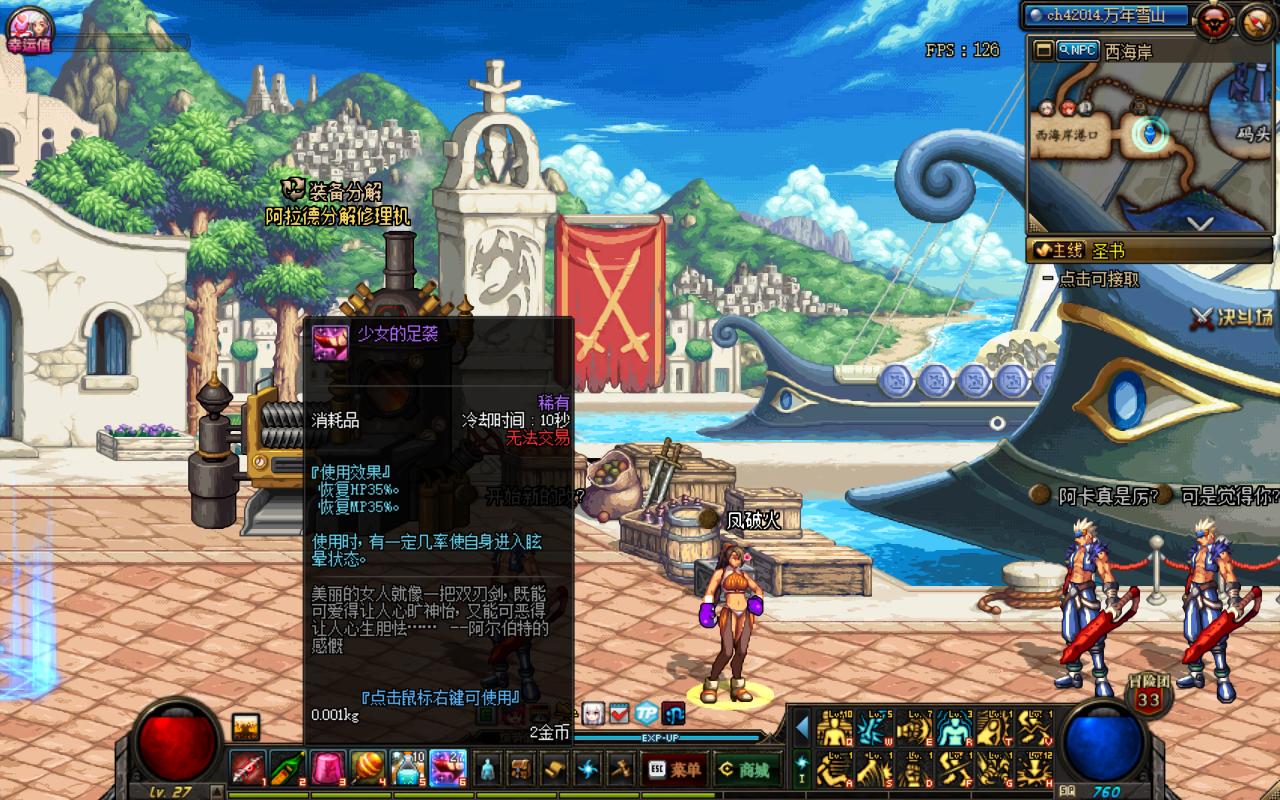Open the ESC 菜单 menu button
The height and width of the screenshot is (800, 1280).
coord(673,769)
